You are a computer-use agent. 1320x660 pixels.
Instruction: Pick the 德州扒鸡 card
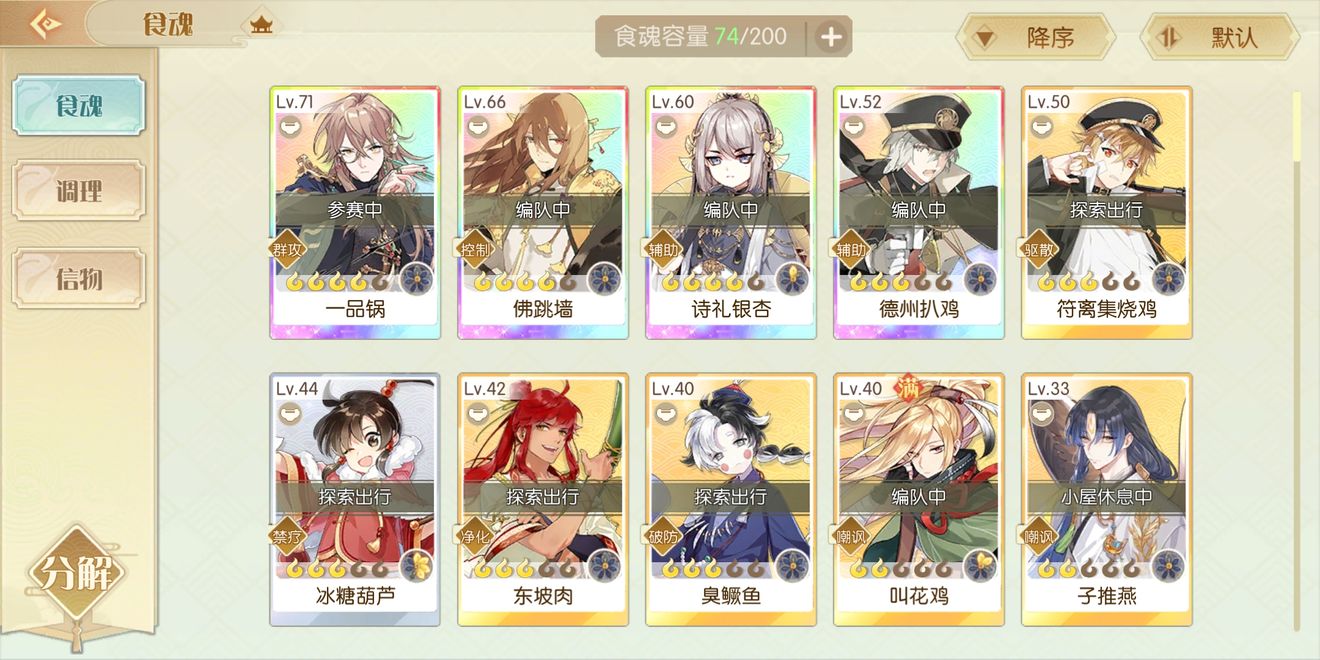click(x=919, y=212)
